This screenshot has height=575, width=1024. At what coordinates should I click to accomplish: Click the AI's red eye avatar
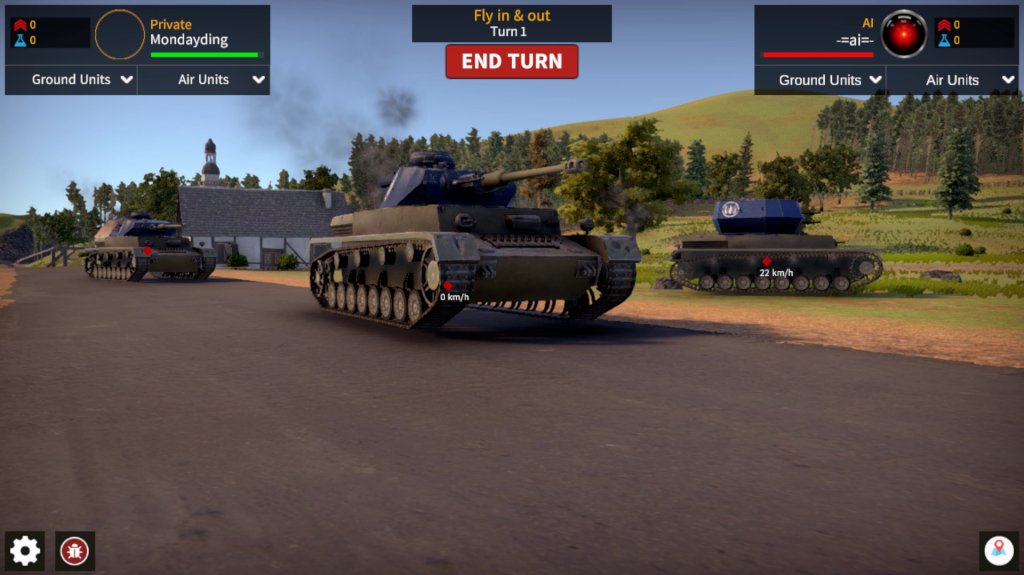pyautogui.click(x=904, y=35)
